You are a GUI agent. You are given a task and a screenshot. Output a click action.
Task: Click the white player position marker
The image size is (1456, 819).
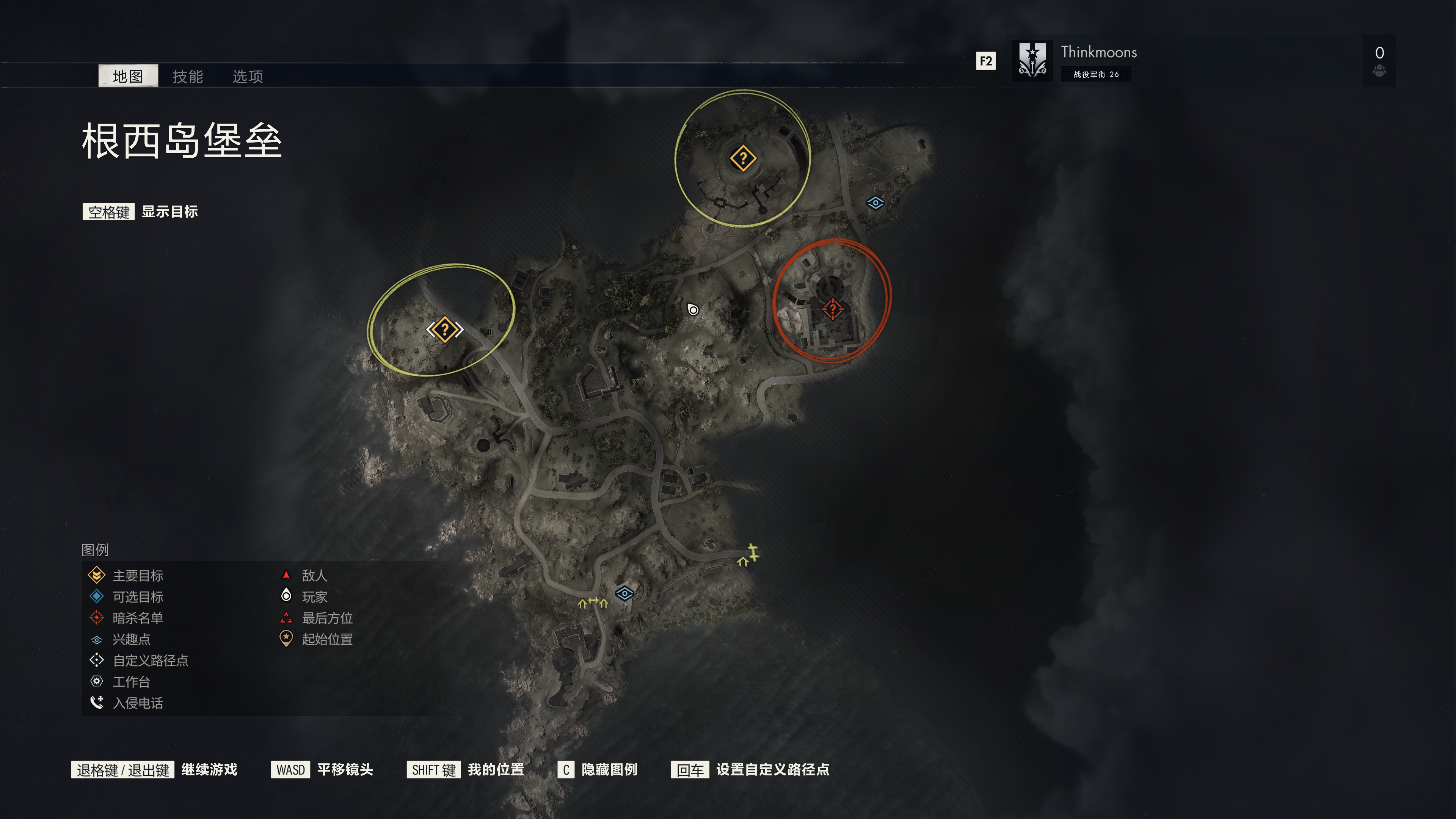(x=693, y=309)
